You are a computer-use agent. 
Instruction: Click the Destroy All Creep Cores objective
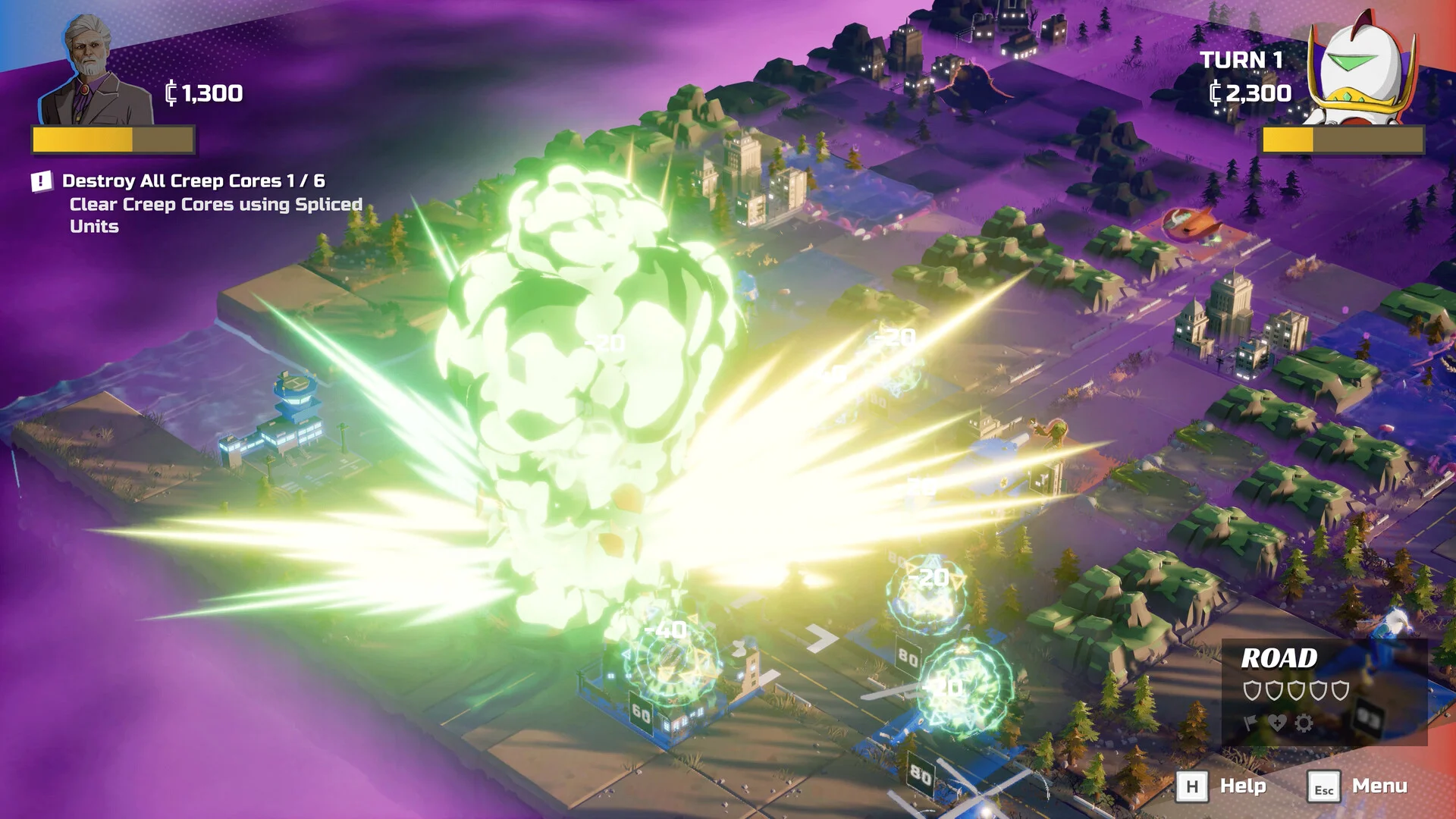coord(193,181)
